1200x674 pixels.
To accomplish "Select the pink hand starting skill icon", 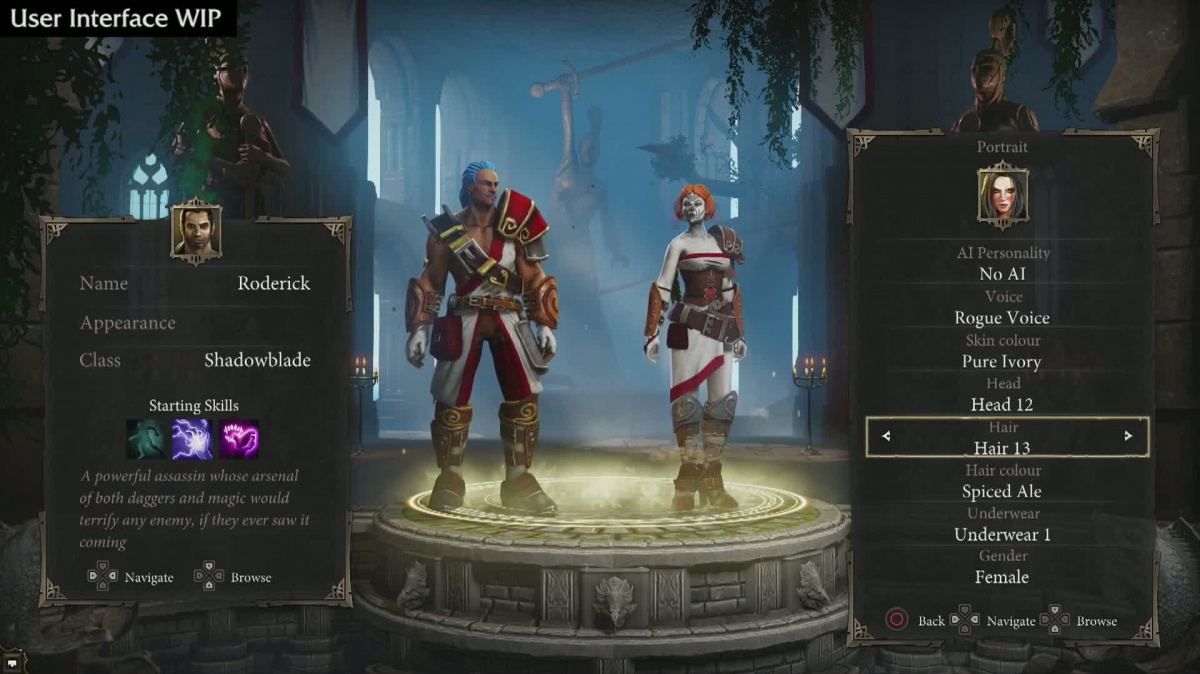I will 239,439.
